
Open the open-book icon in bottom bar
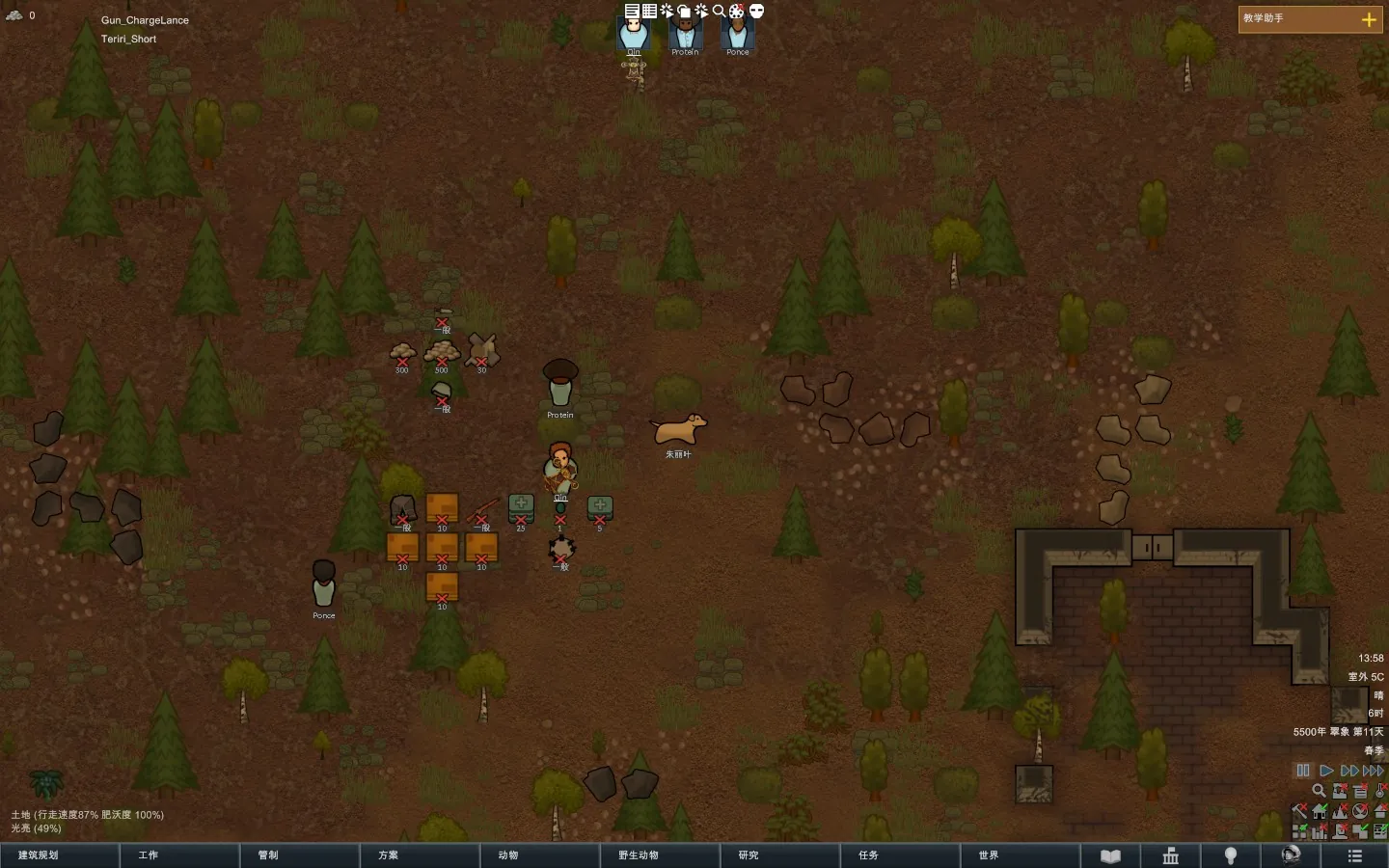[x=1111, y=855]
